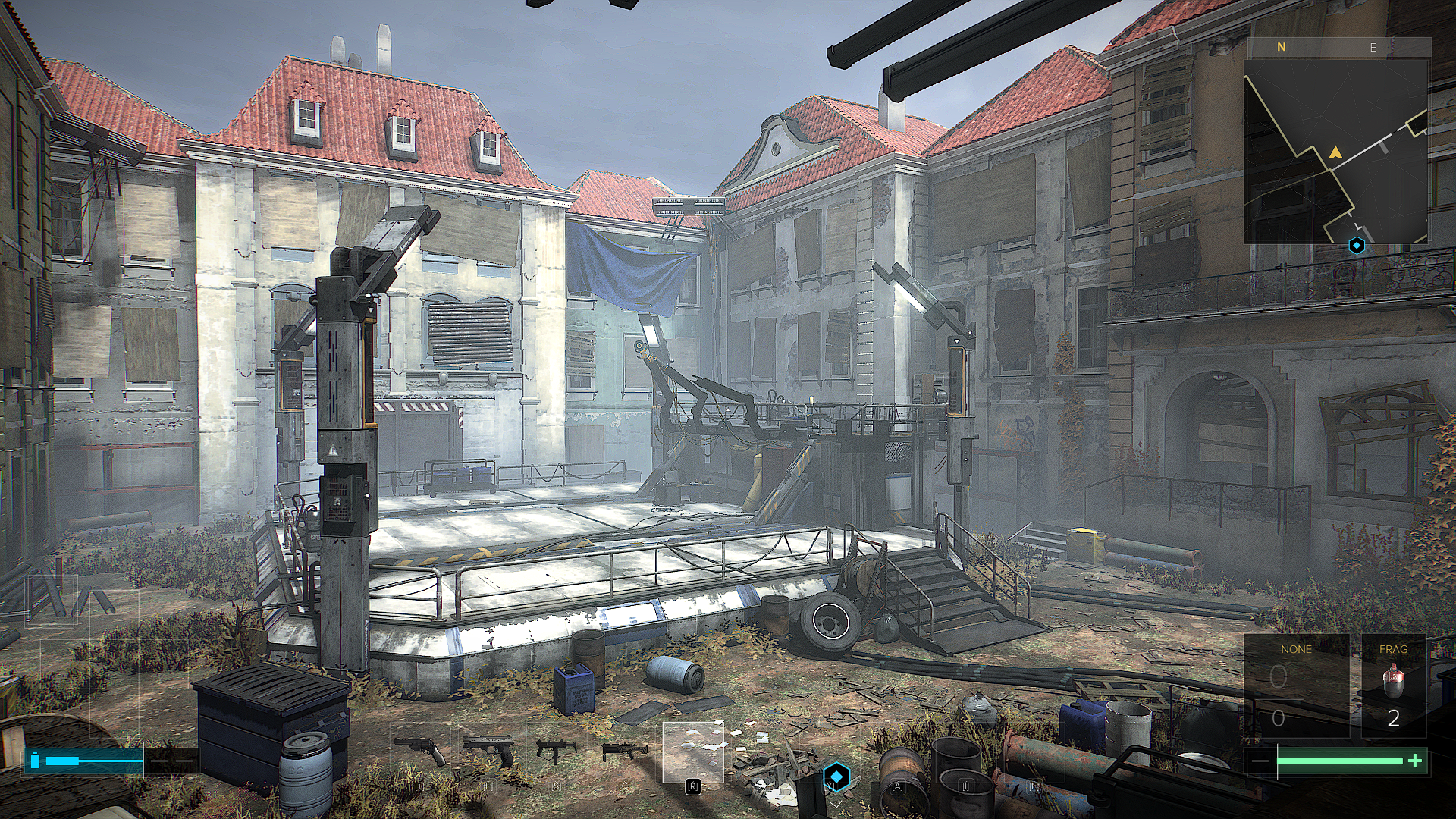Select the FRAG grenade slot

click(x=1393, y=686)
